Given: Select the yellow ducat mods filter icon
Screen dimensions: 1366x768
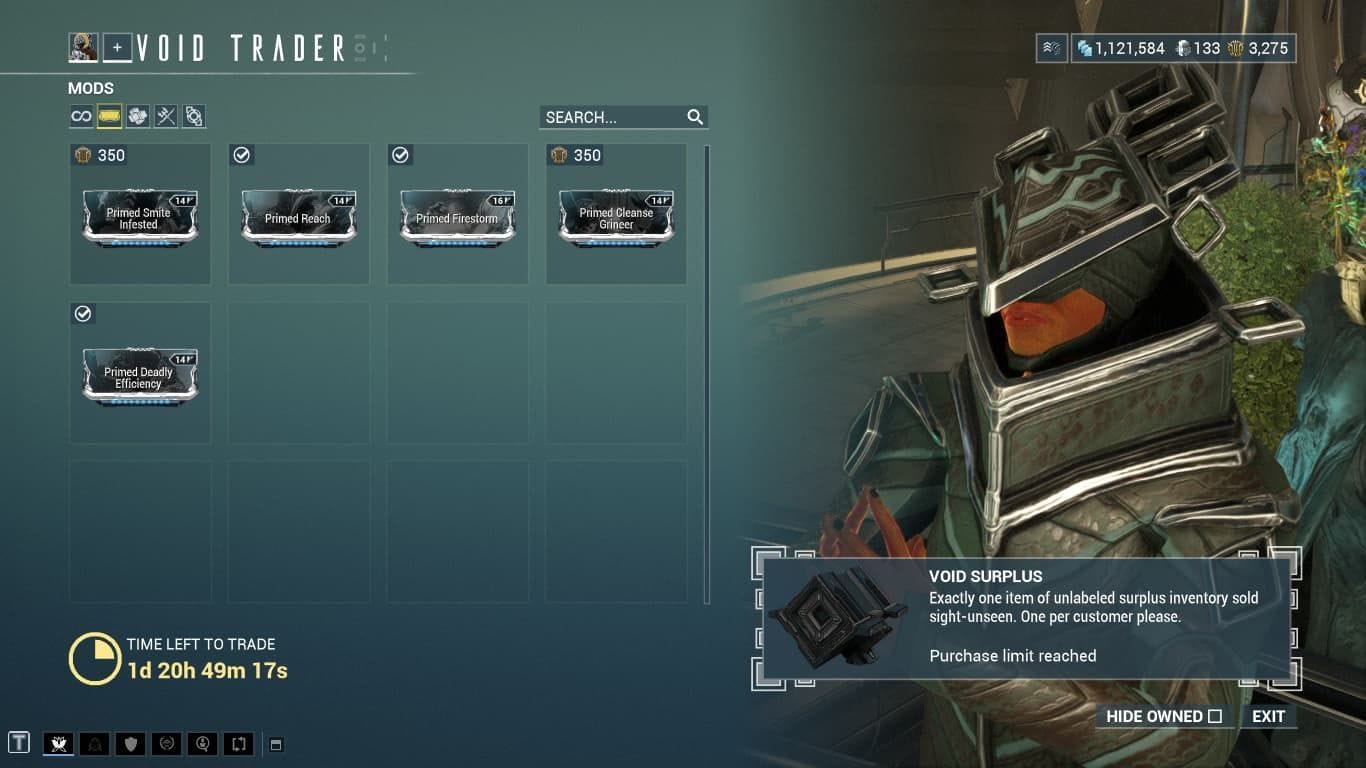Looking at the screenshot, I should point(109,116).
